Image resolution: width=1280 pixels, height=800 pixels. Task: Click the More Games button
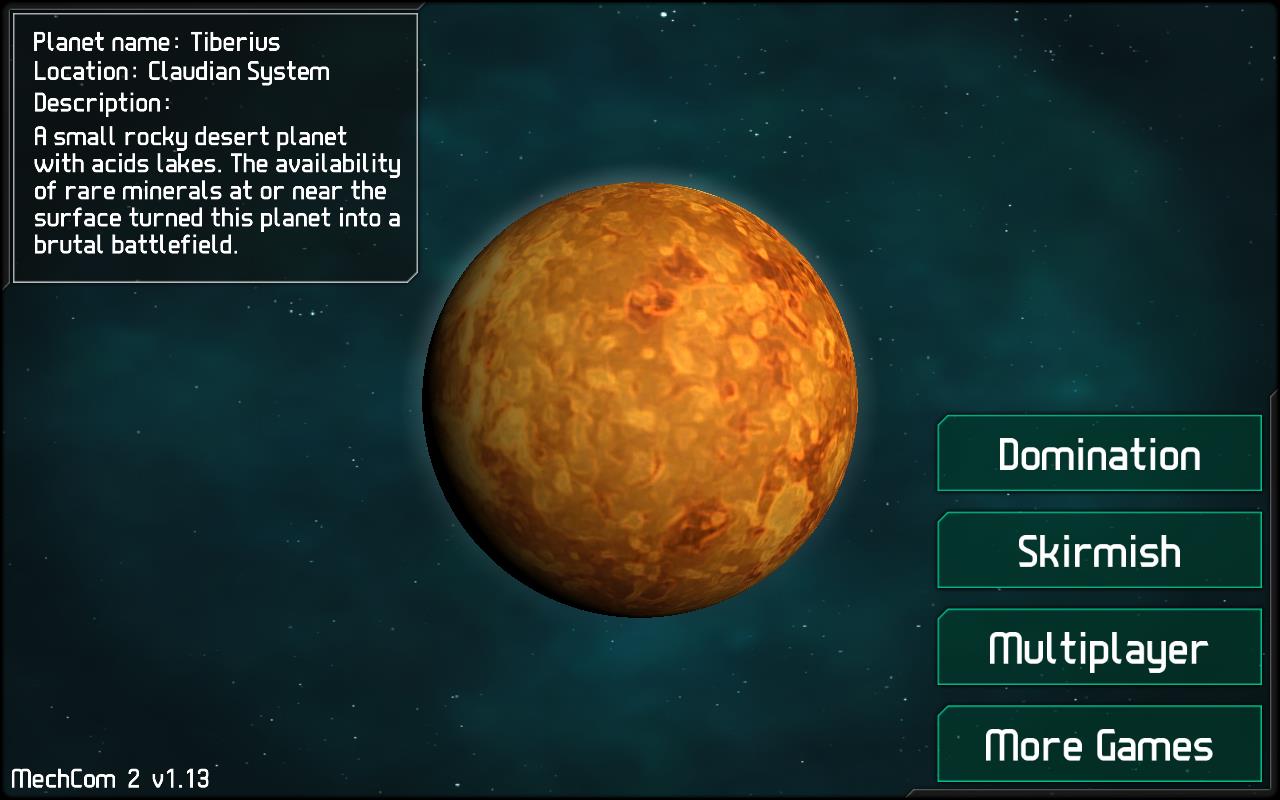(1099, 744)
